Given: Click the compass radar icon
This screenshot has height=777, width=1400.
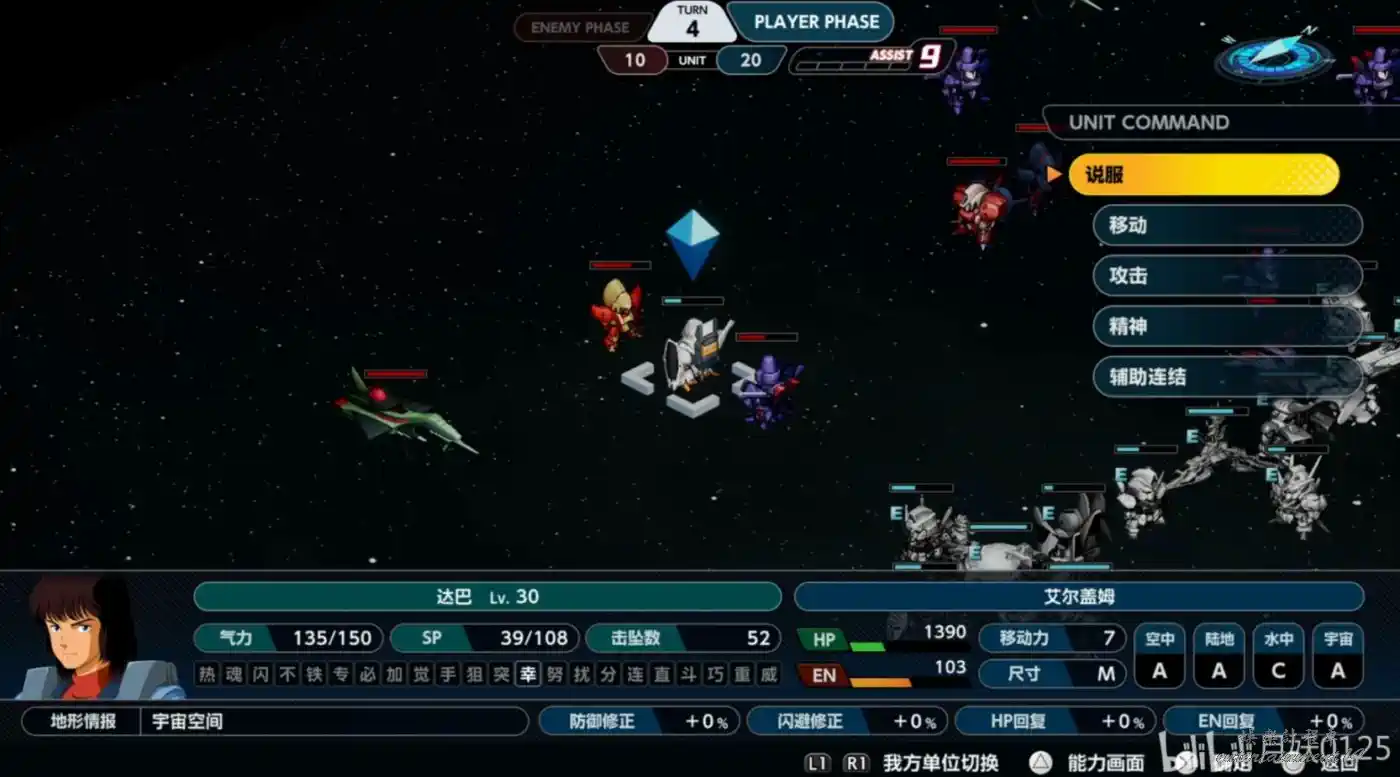Looking at the screenshot, I should coord(1272,58).
